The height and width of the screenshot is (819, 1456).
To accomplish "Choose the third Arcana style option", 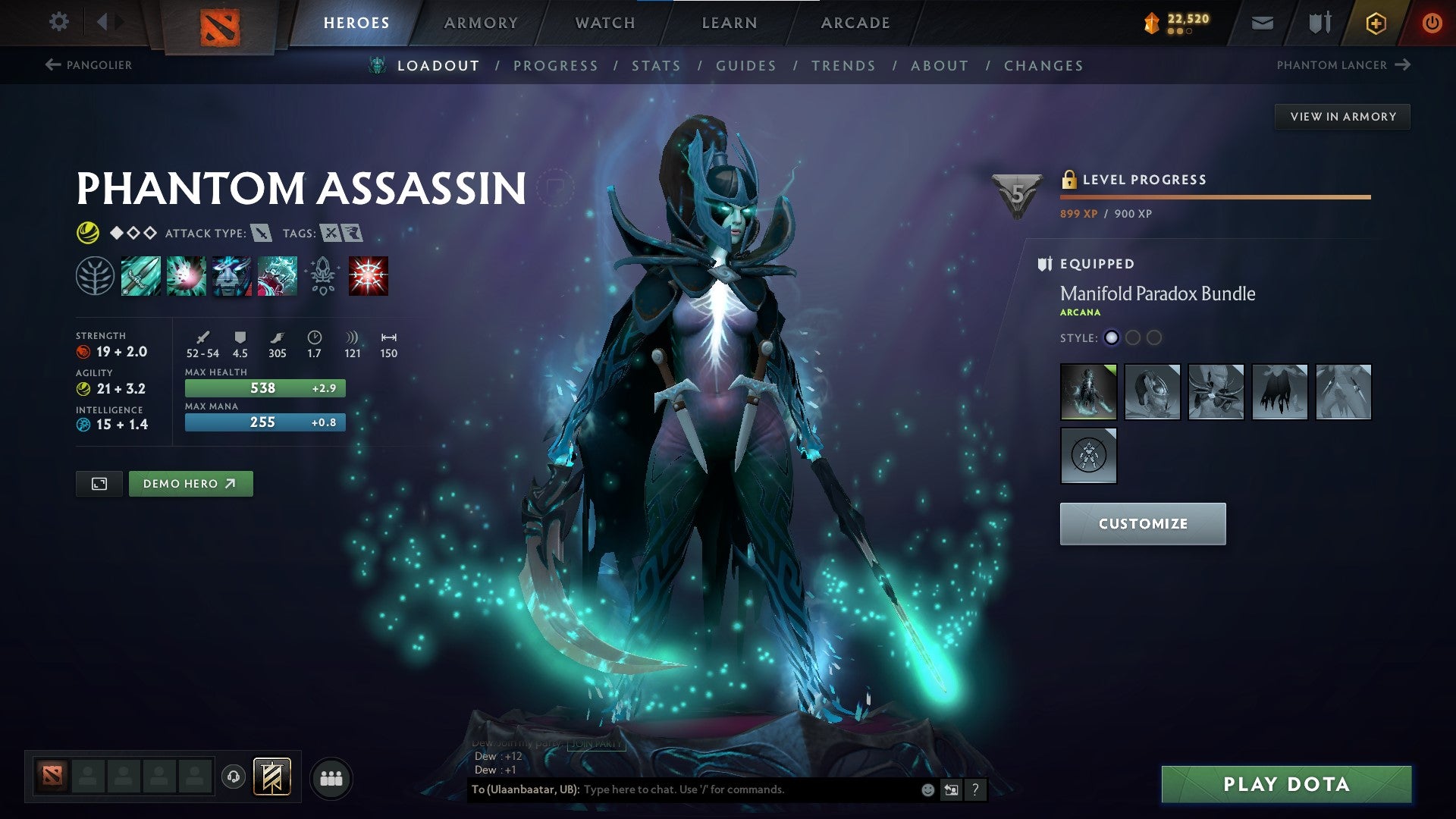I will point(1155,339).
